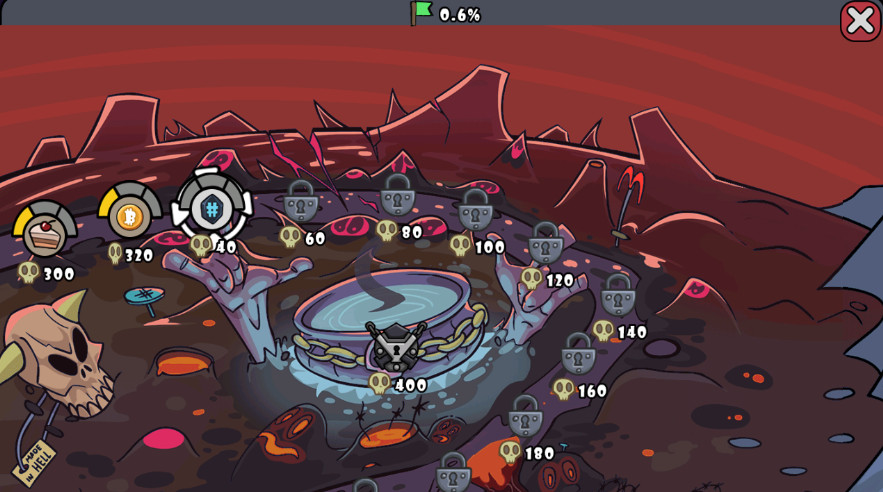Image resolution: width=883 pixels, height=492 pixels.
Task: Select the cake level node
Action: tap(45, 231)
